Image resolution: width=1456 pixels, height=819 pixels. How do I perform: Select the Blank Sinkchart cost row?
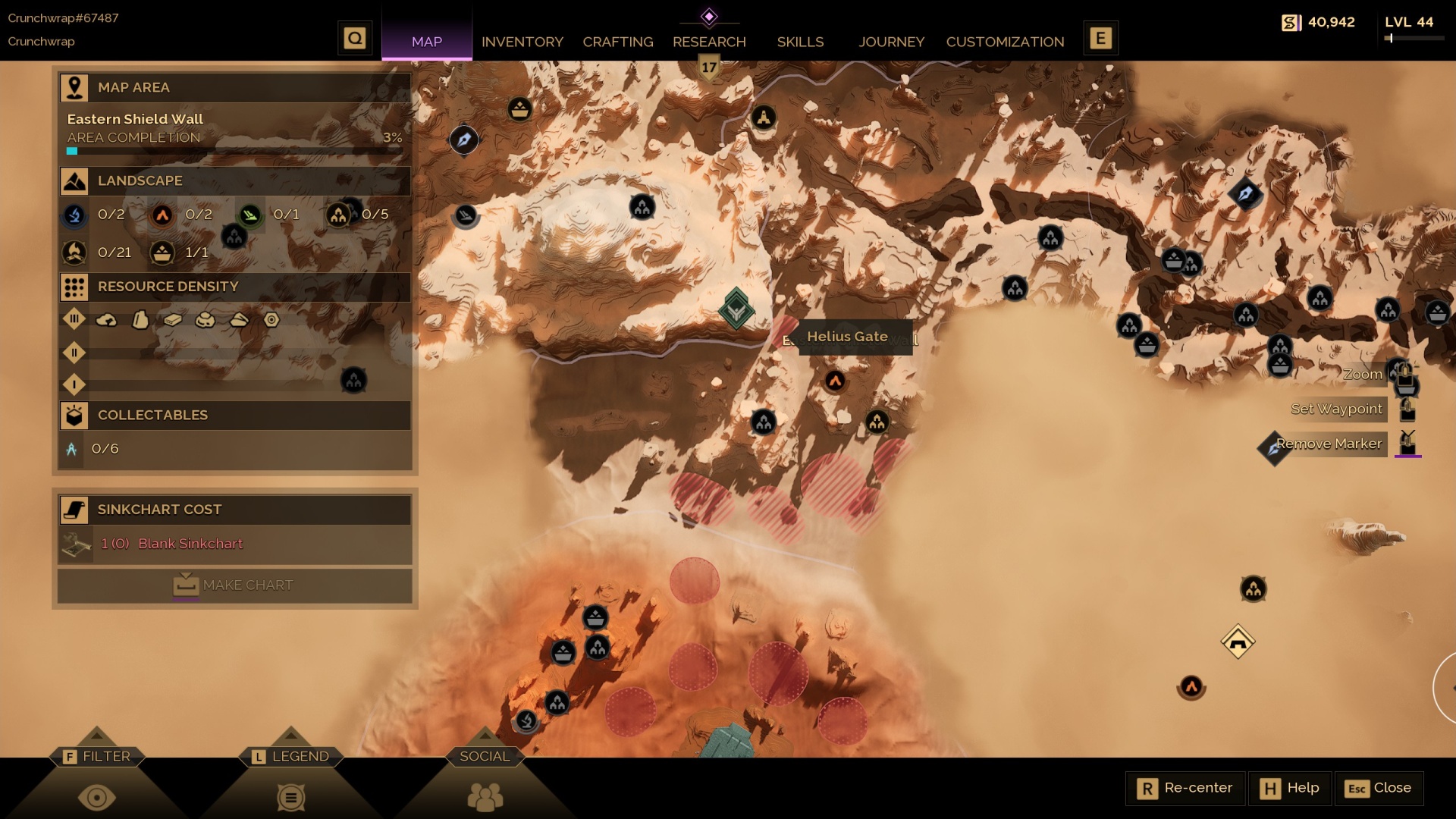pyautogui.click(x=235, y=544)
